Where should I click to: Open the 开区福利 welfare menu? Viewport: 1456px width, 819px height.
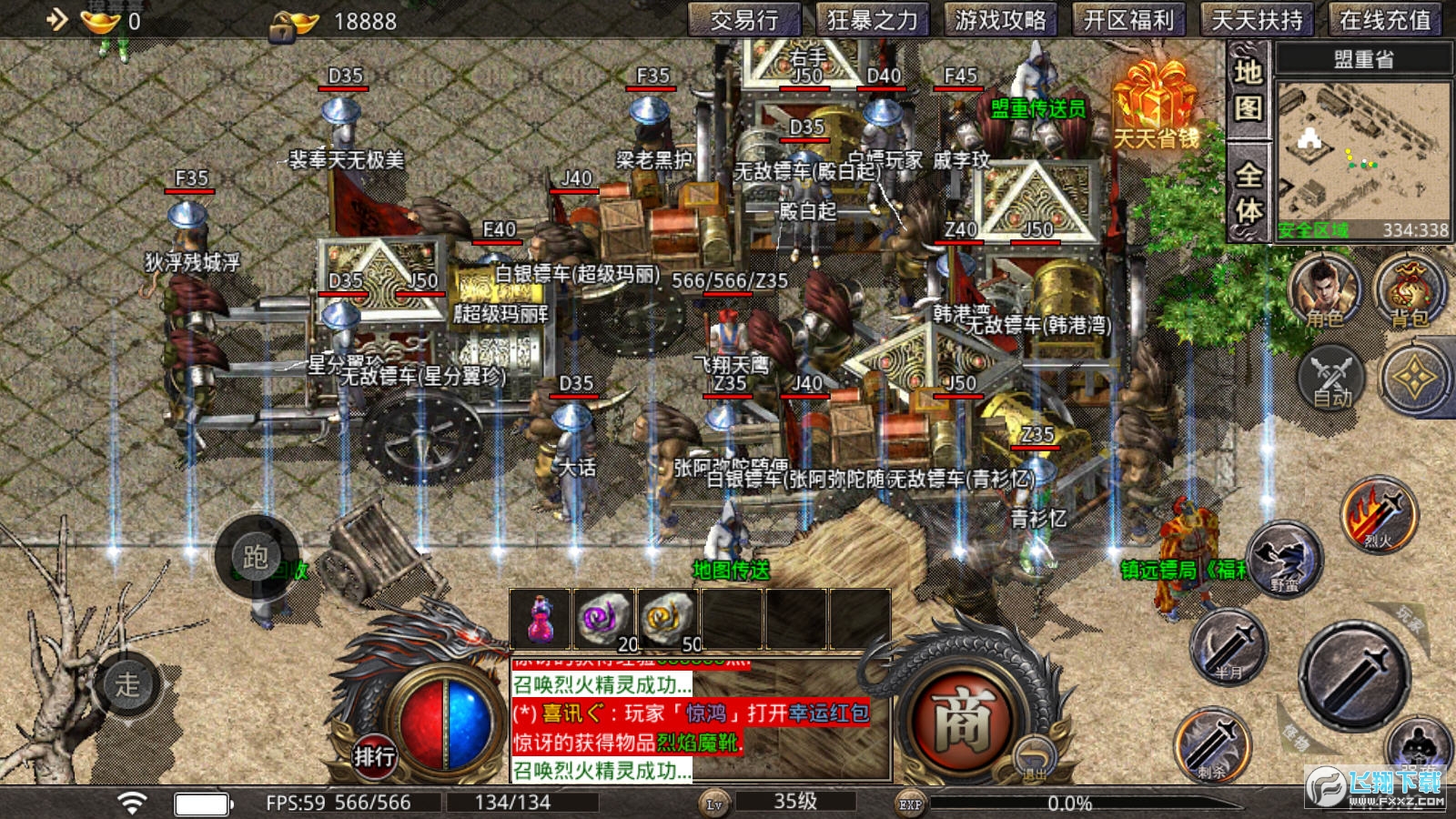(1128, 20)
